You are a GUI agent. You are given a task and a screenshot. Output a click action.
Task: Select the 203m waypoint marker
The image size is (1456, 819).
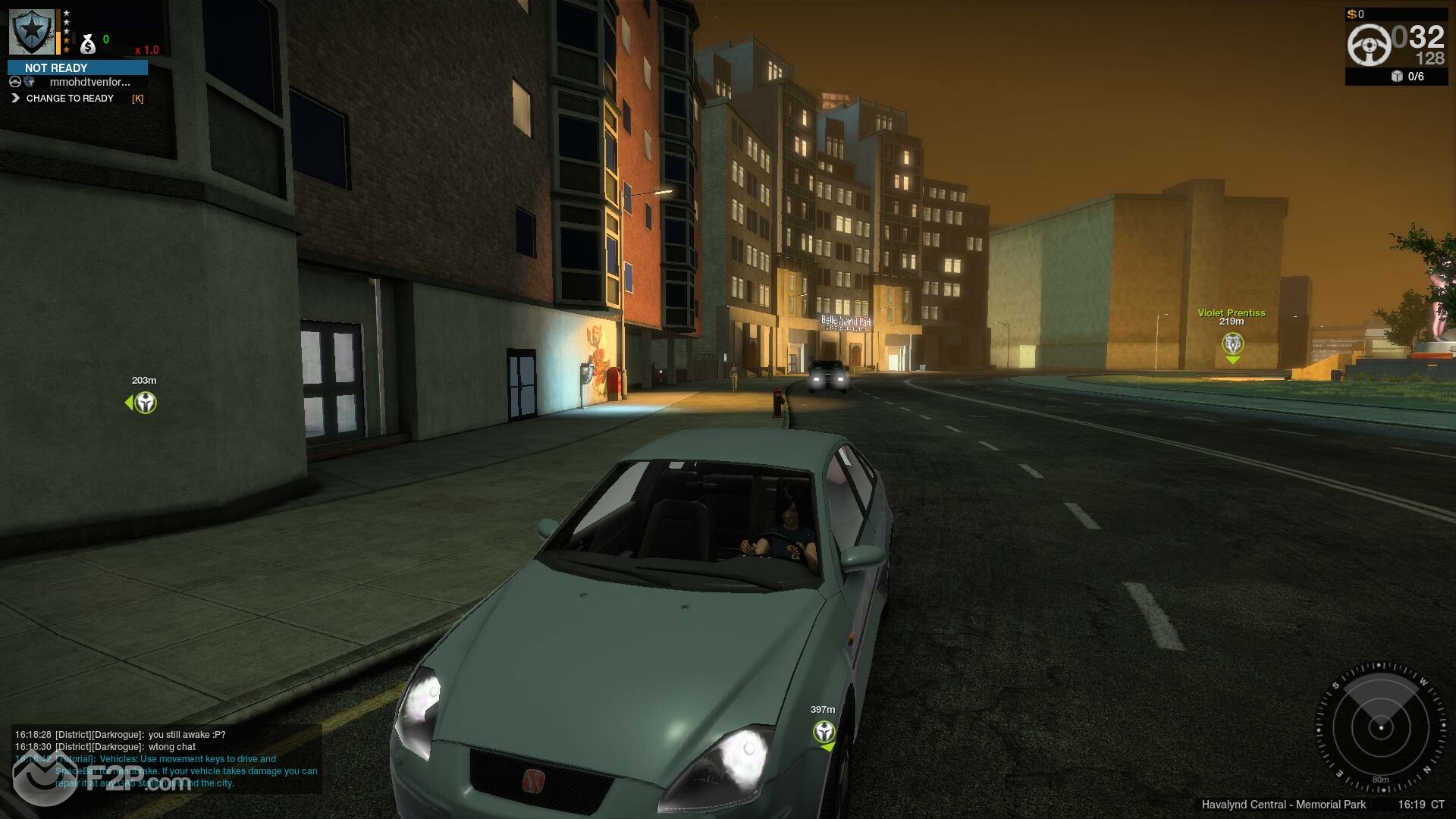coord(144,403)
